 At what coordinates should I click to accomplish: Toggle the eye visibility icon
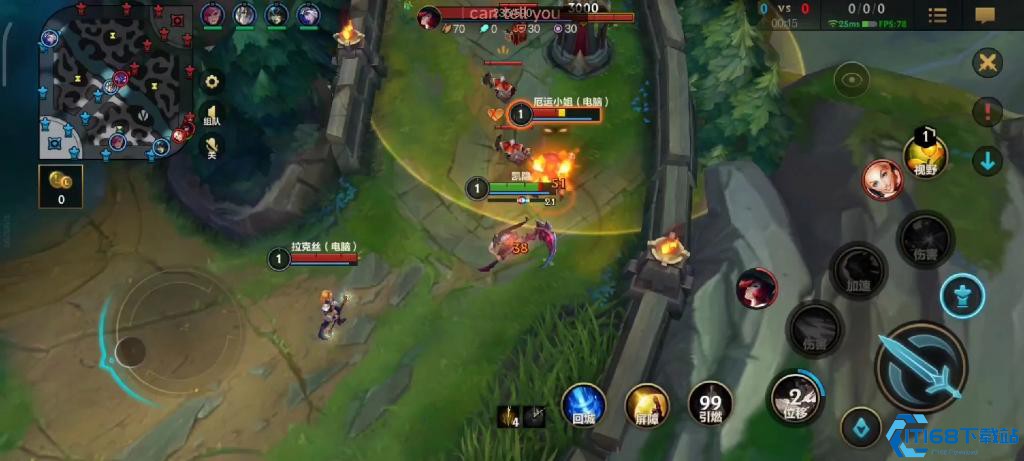click(x=852, y=78)
